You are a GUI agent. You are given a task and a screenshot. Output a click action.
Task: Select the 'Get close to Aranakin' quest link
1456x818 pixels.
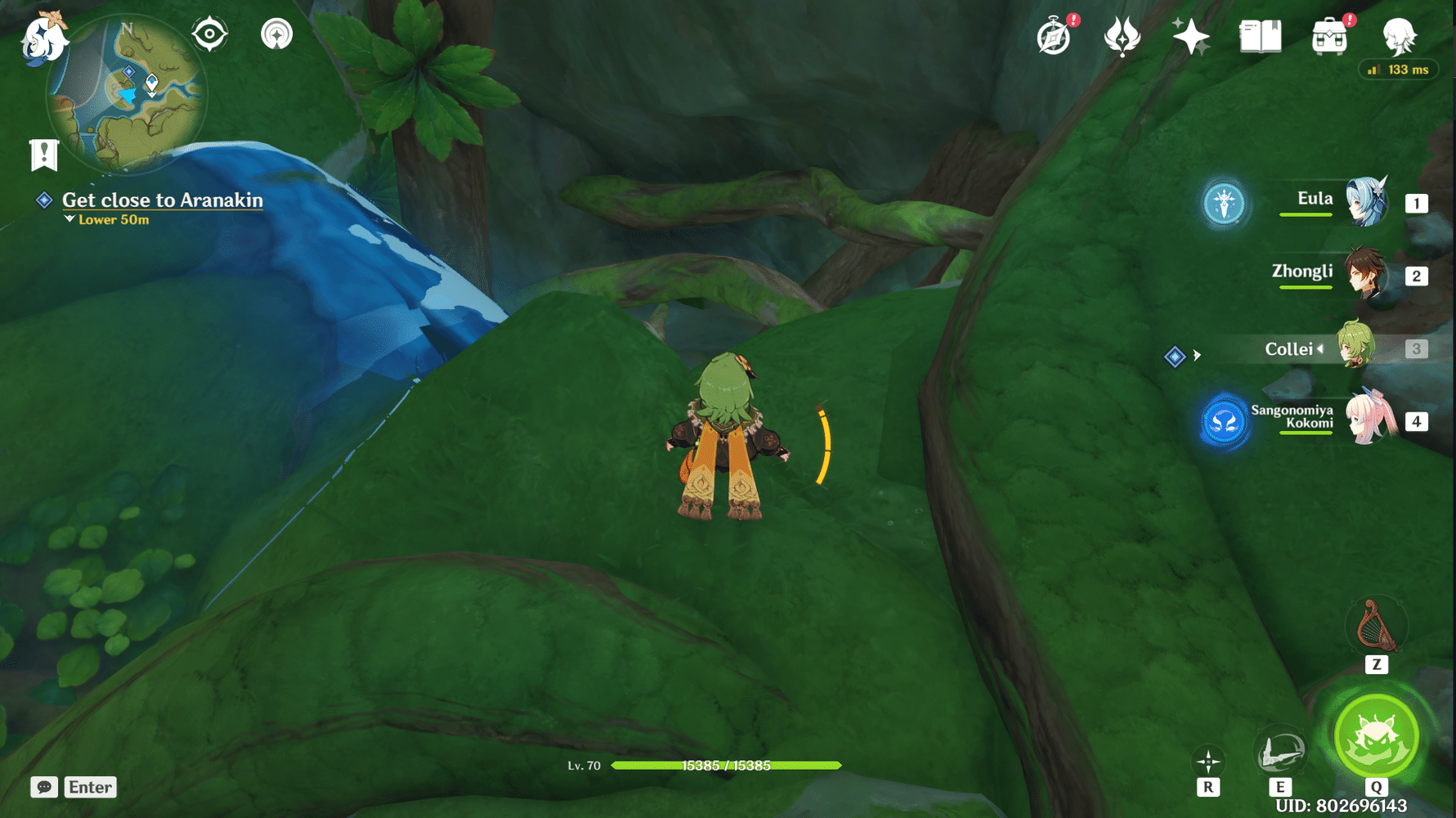(x=161, y=200)
